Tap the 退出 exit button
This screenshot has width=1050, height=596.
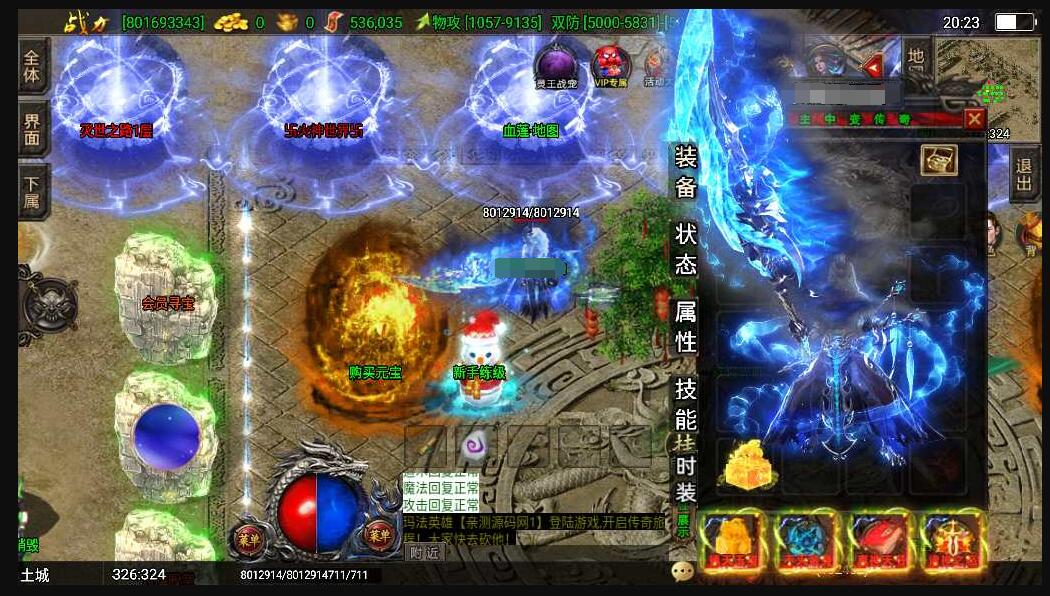click(x=1023, y=174)
